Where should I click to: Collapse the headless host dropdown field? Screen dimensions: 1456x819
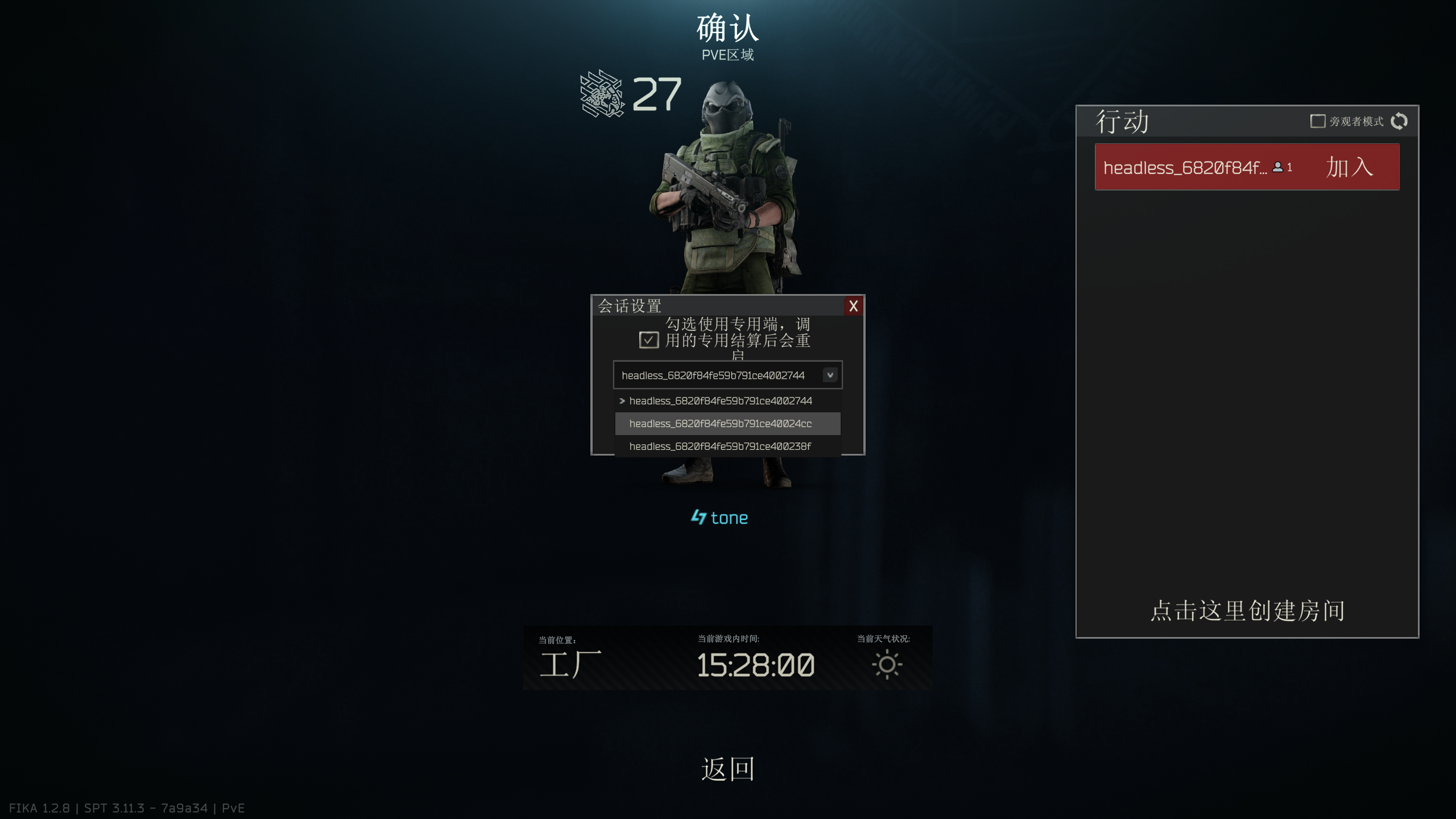coord(830,375)
